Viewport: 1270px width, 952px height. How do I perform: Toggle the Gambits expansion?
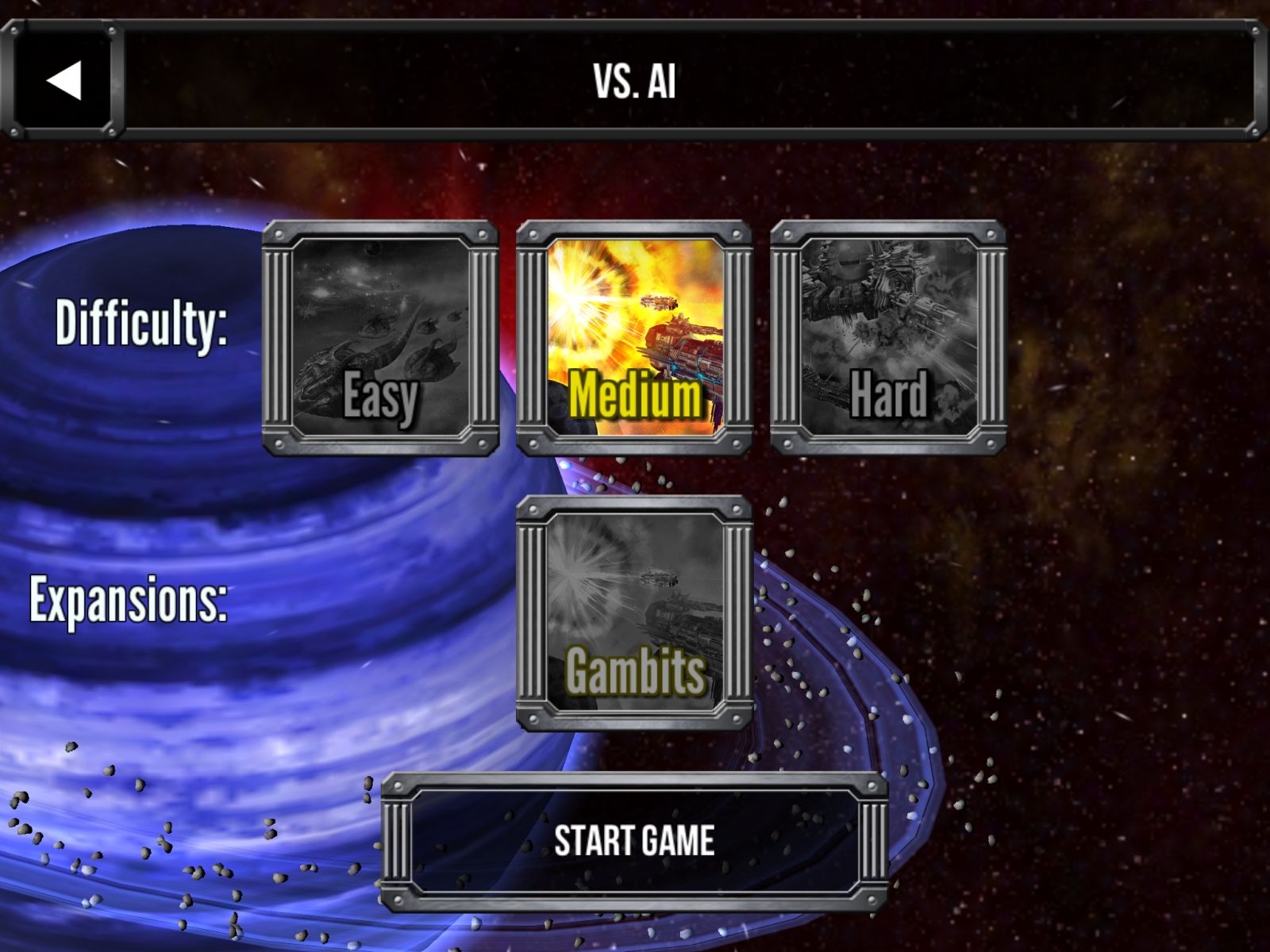coord(634,612)
